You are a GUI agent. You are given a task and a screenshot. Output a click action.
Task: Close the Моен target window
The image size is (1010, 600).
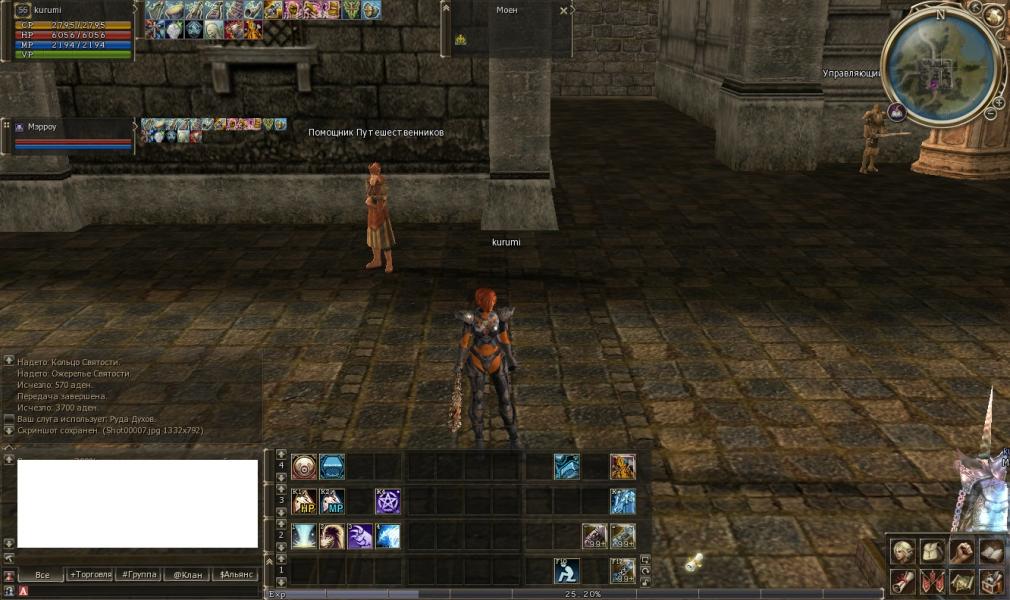pos(564,10)
